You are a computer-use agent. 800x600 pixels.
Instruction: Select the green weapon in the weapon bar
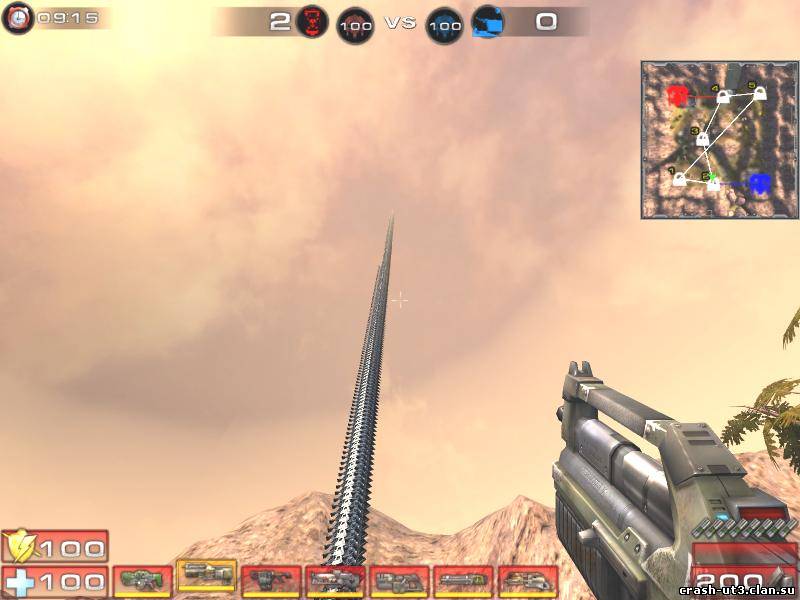[x=143, y=580]
